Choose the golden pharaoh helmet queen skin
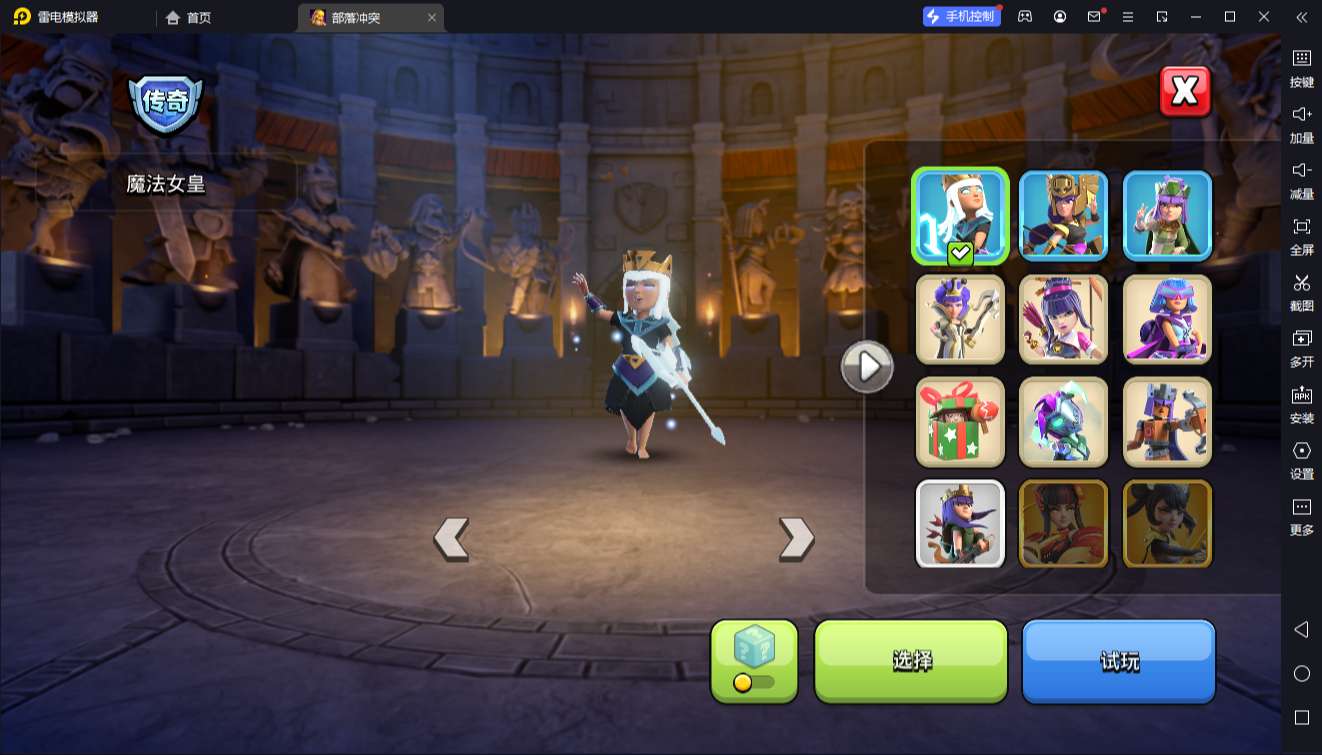Screen dimensions: 1322x755 pyautogui.click(x=1063, y=215)
